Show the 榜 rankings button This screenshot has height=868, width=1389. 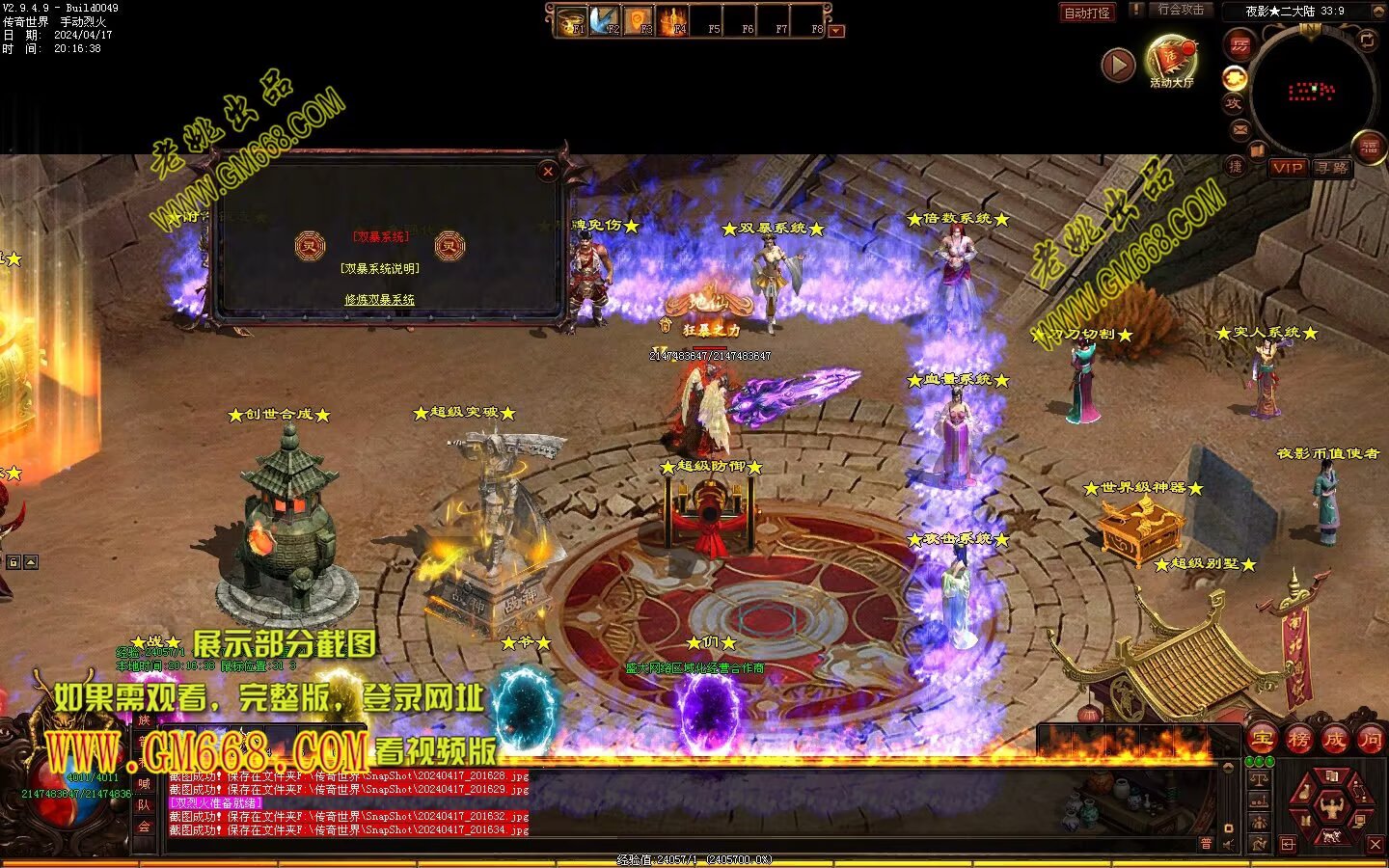1298,740
